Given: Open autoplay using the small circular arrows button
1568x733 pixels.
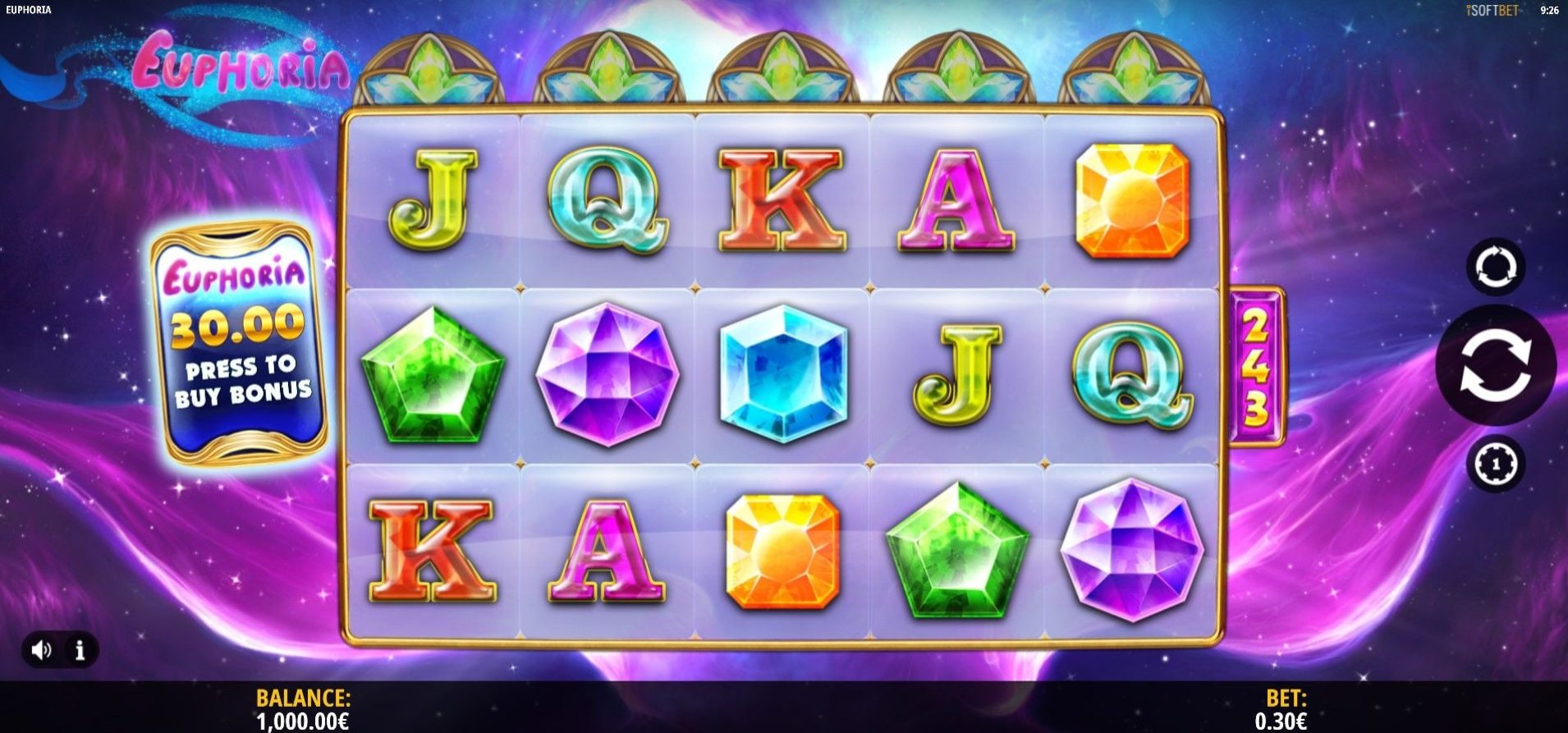Looking at the screenshot, I should pyautogui.click(x=1495, y=268).
